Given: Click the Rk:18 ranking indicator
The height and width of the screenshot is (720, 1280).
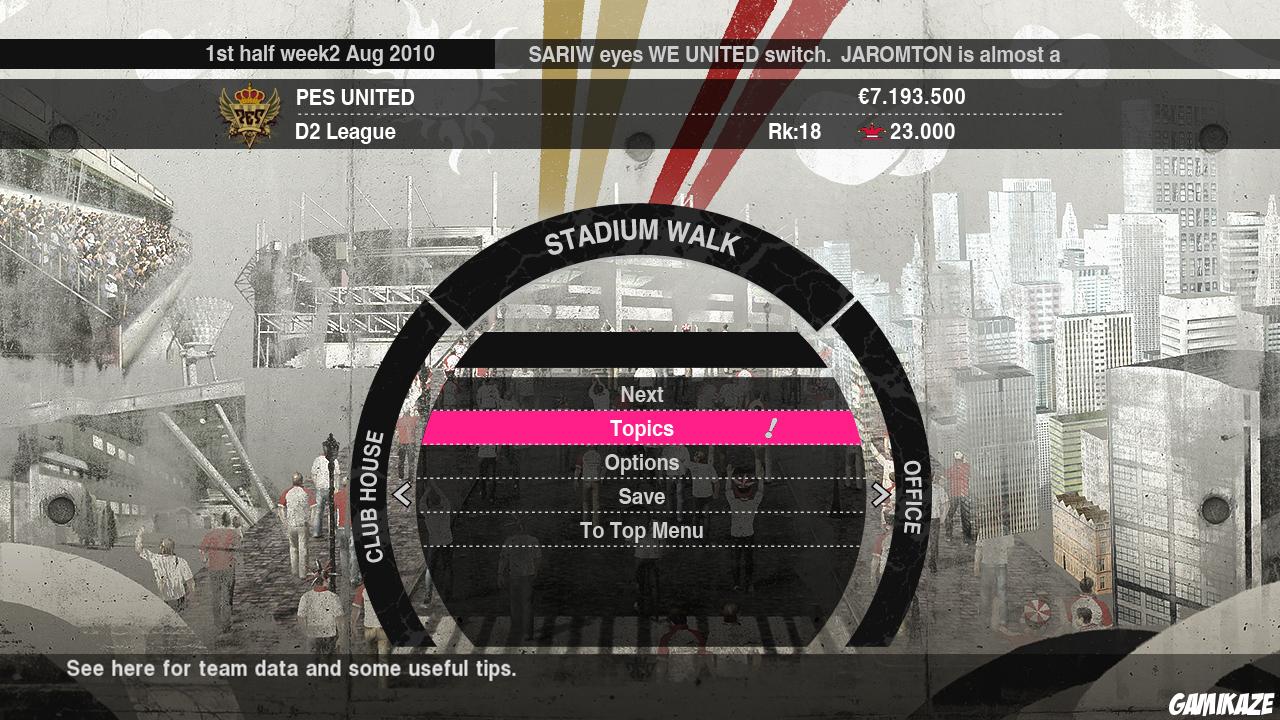Looking at the screenshot, I should pos(795,131).
